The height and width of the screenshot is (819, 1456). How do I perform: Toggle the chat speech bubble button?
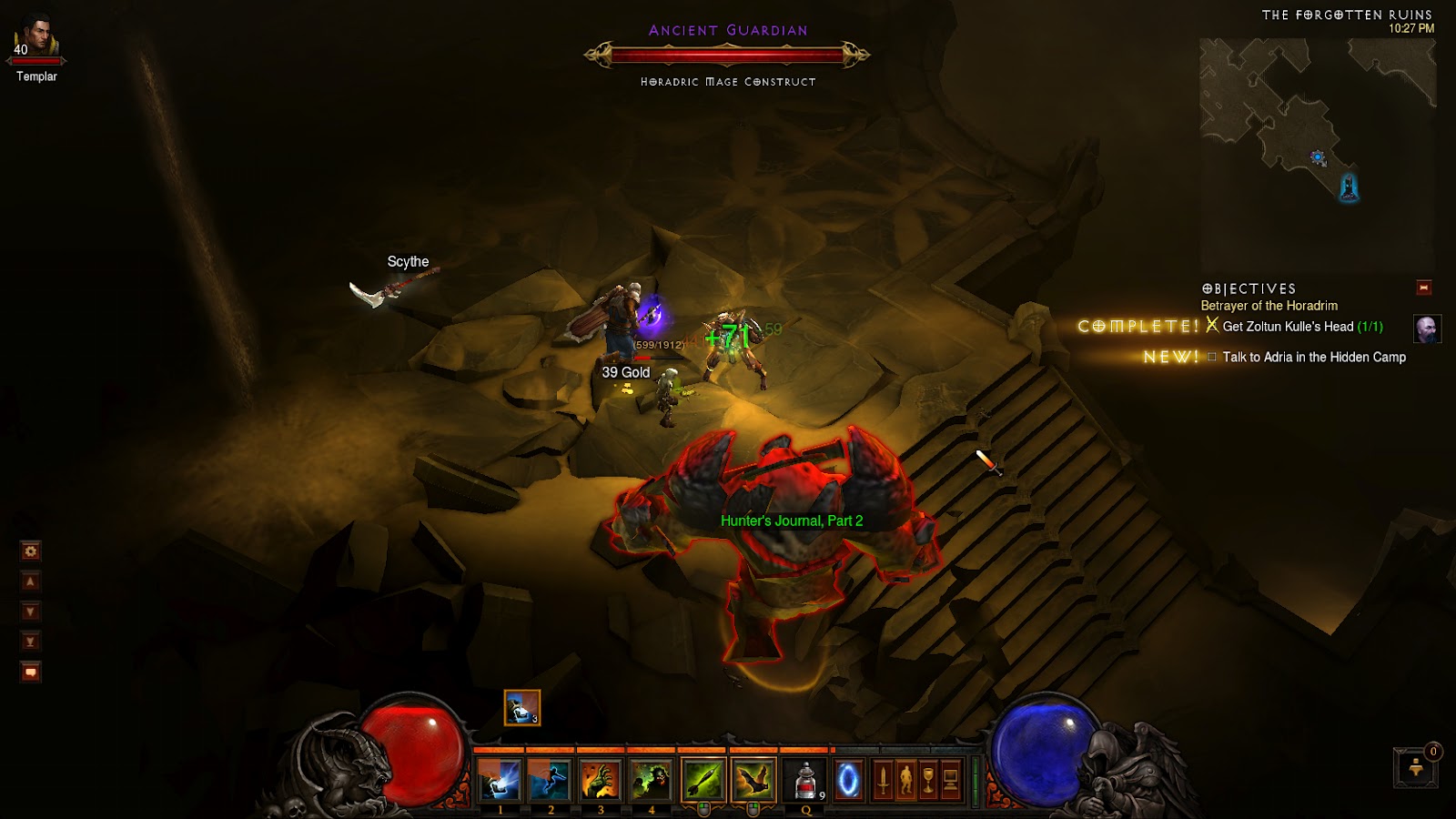click(x=31, y=672)
